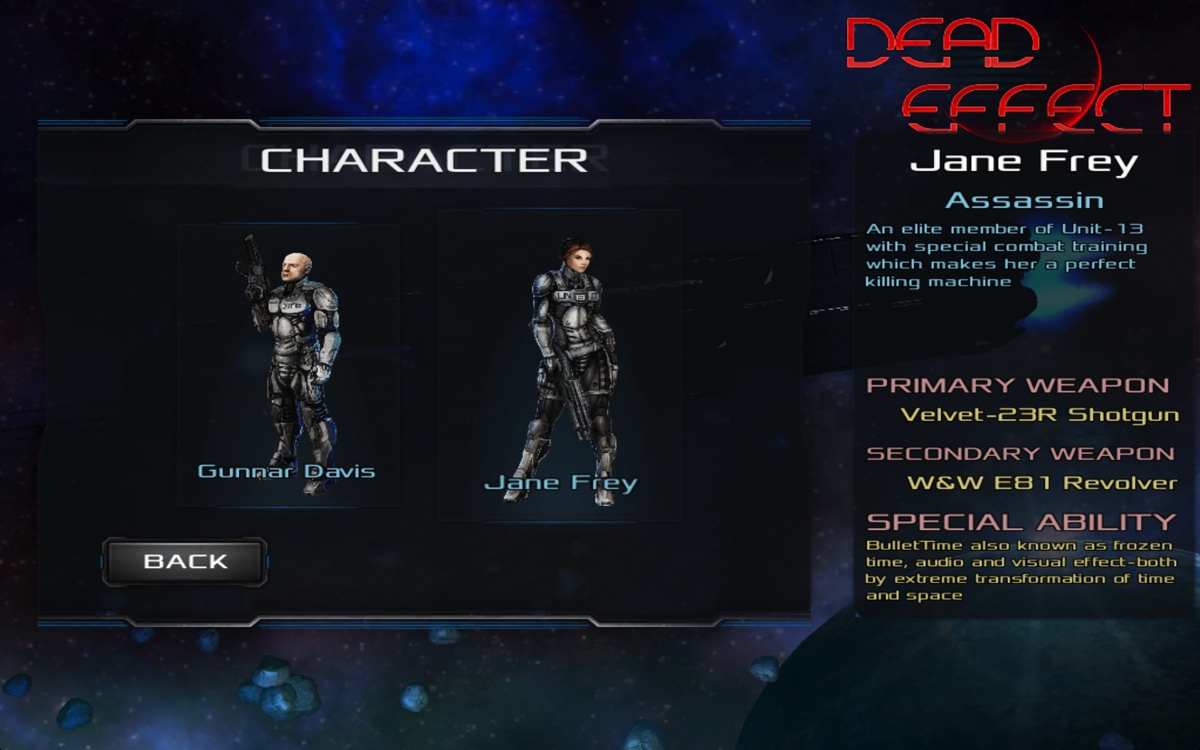Viewport: 1200px width, 750px height.
Task: Choose Jane Frey as your character
Action: click(560, 367)
